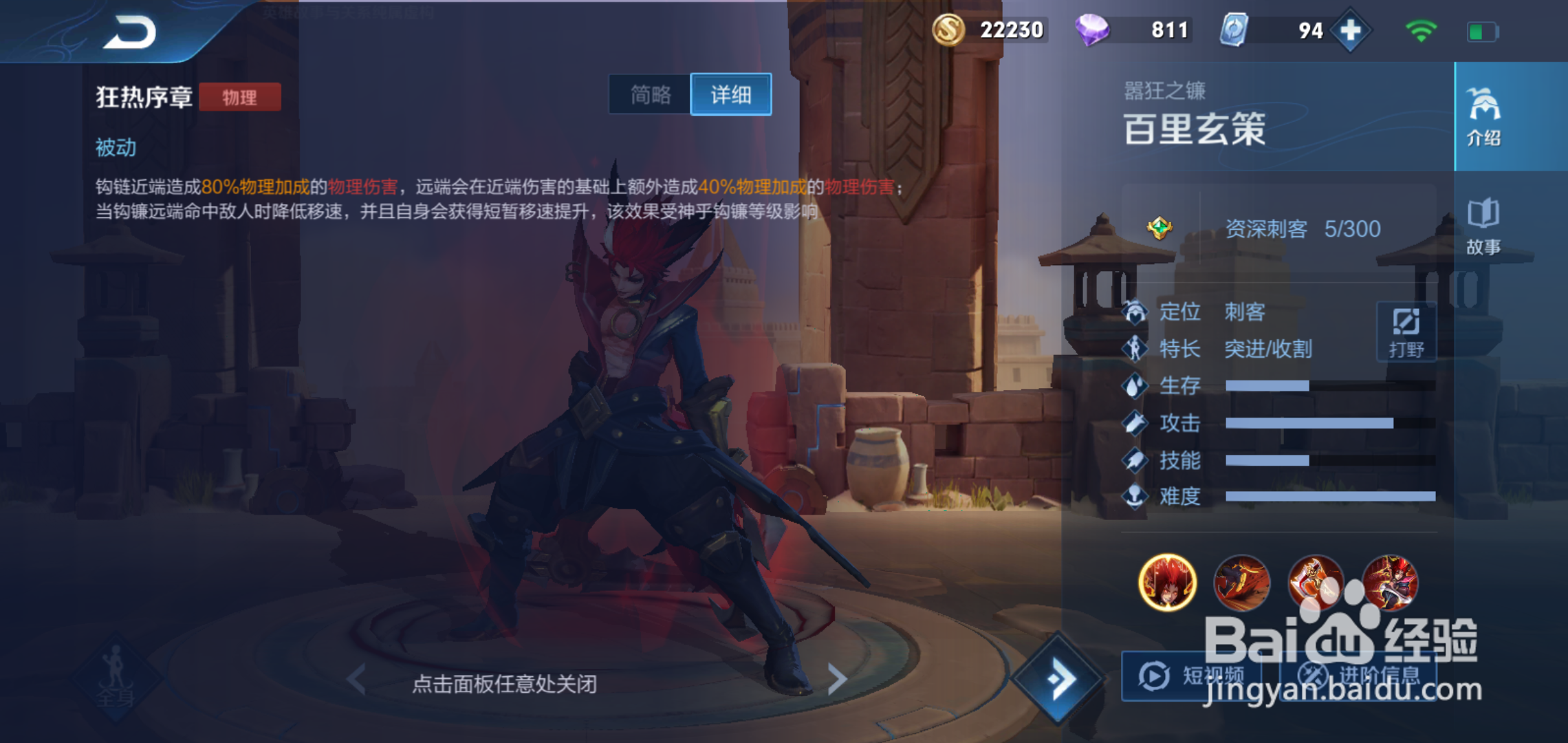Switch to the 简略 (brief) tab
Screen dimensions: 1568x743
tap(649, 95)
